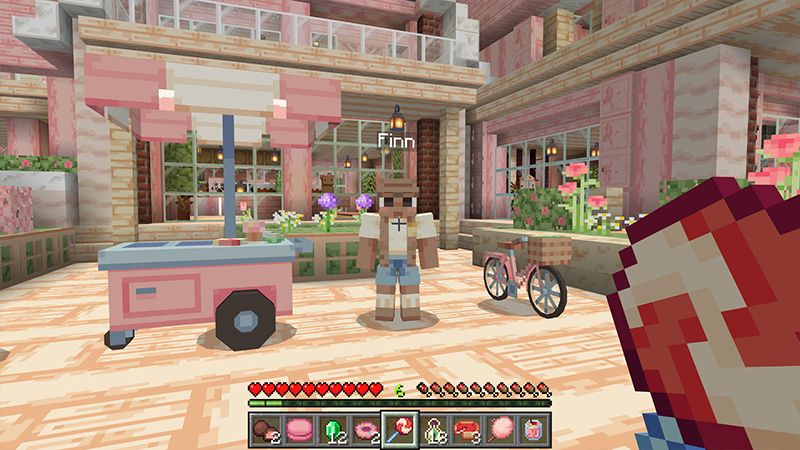Select the pink frosted donut slot

tap(365, 428)
